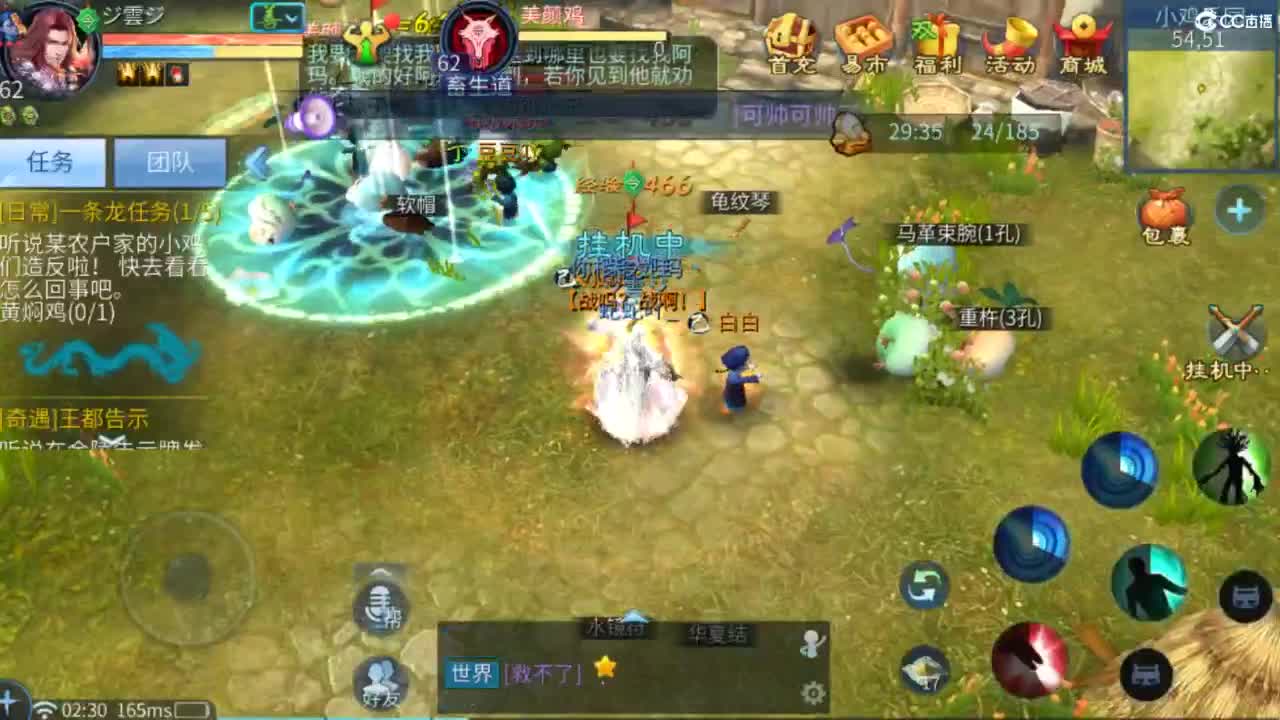Open the 活动 events panel

pos(1010,45)
